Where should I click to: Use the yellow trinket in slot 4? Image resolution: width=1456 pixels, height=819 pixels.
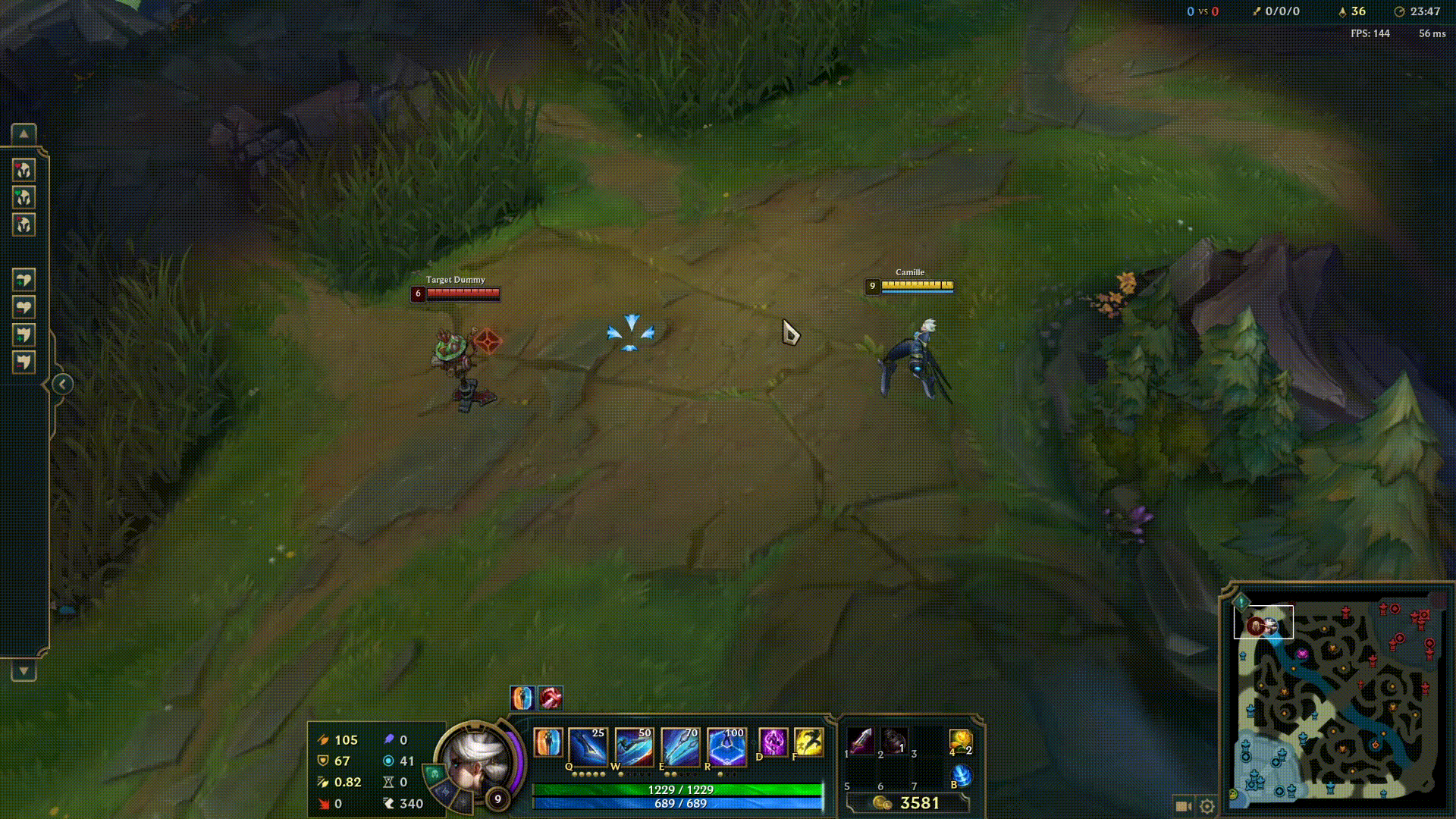point(960,741)
